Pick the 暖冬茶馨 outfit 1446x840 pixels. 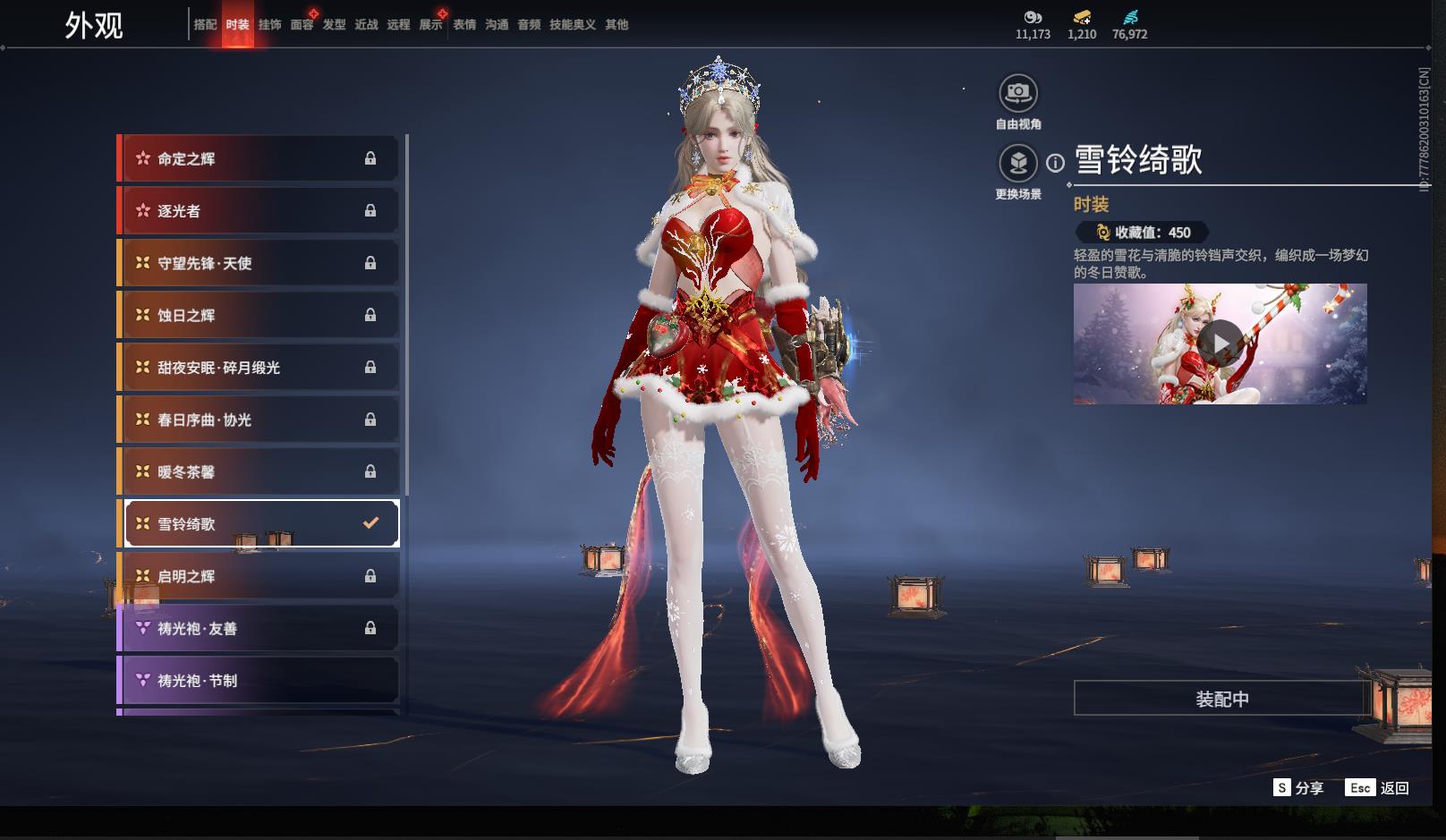[x=259, y=471]
